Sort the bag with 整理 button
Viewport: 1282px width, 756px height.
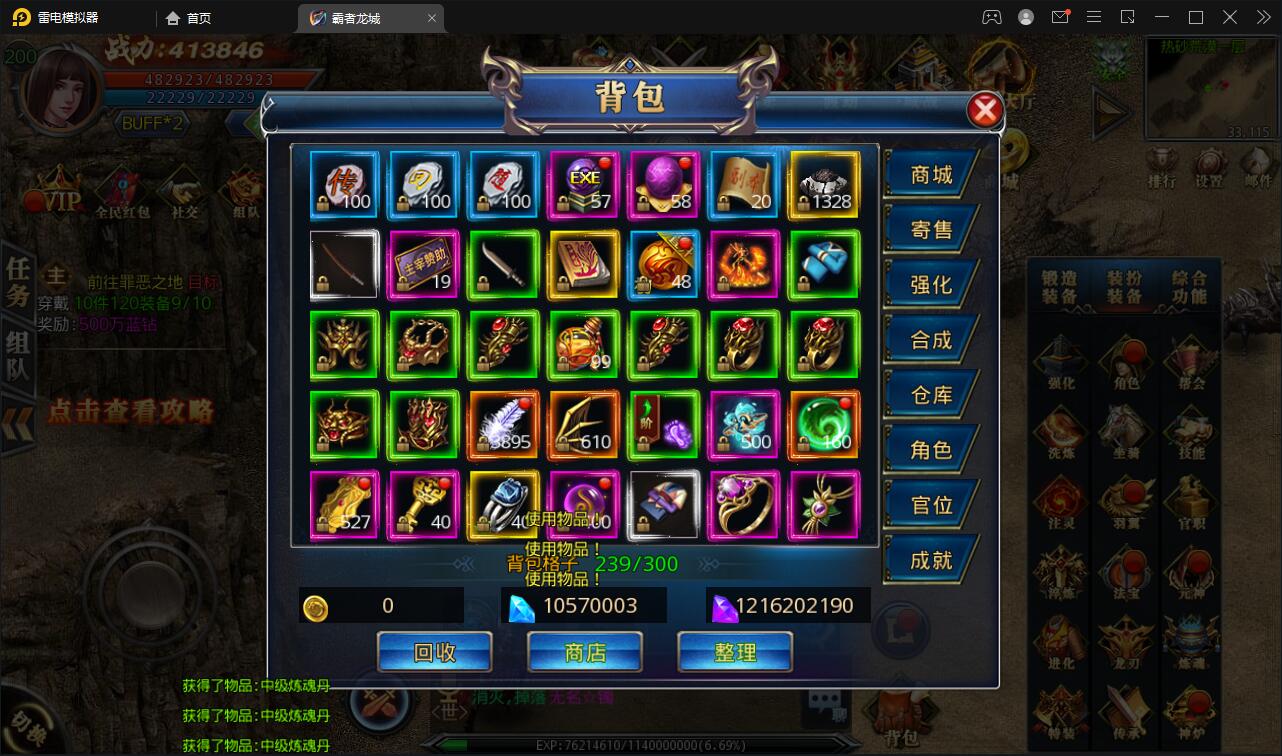(735, 653)
